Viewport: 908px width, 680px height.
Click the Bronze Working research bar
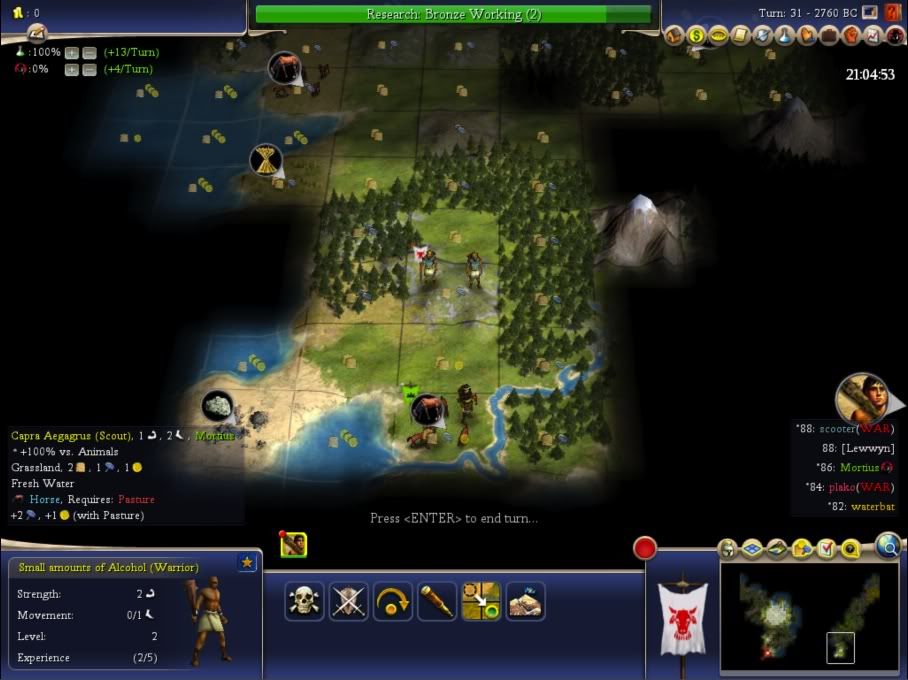click(x=453, y=14)
